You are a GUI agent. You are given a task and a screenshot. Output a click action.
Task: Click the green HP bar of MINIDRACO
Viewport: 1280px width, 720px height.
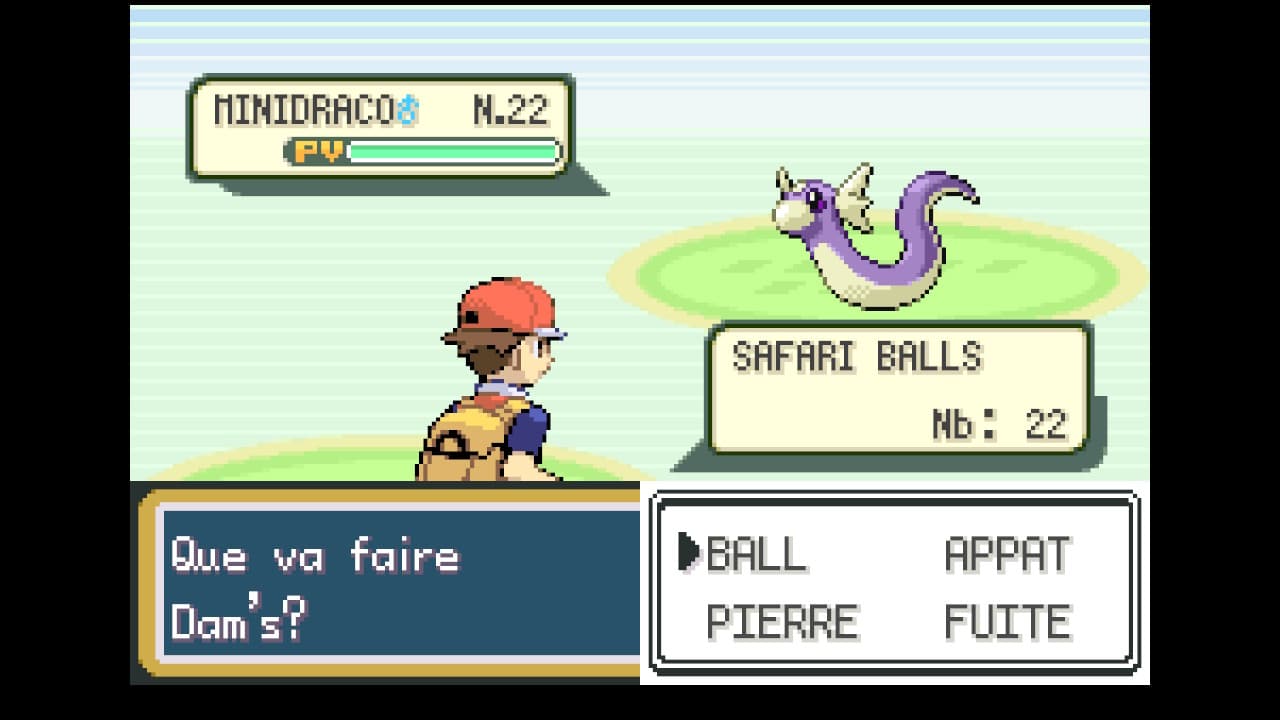(450, 150)
